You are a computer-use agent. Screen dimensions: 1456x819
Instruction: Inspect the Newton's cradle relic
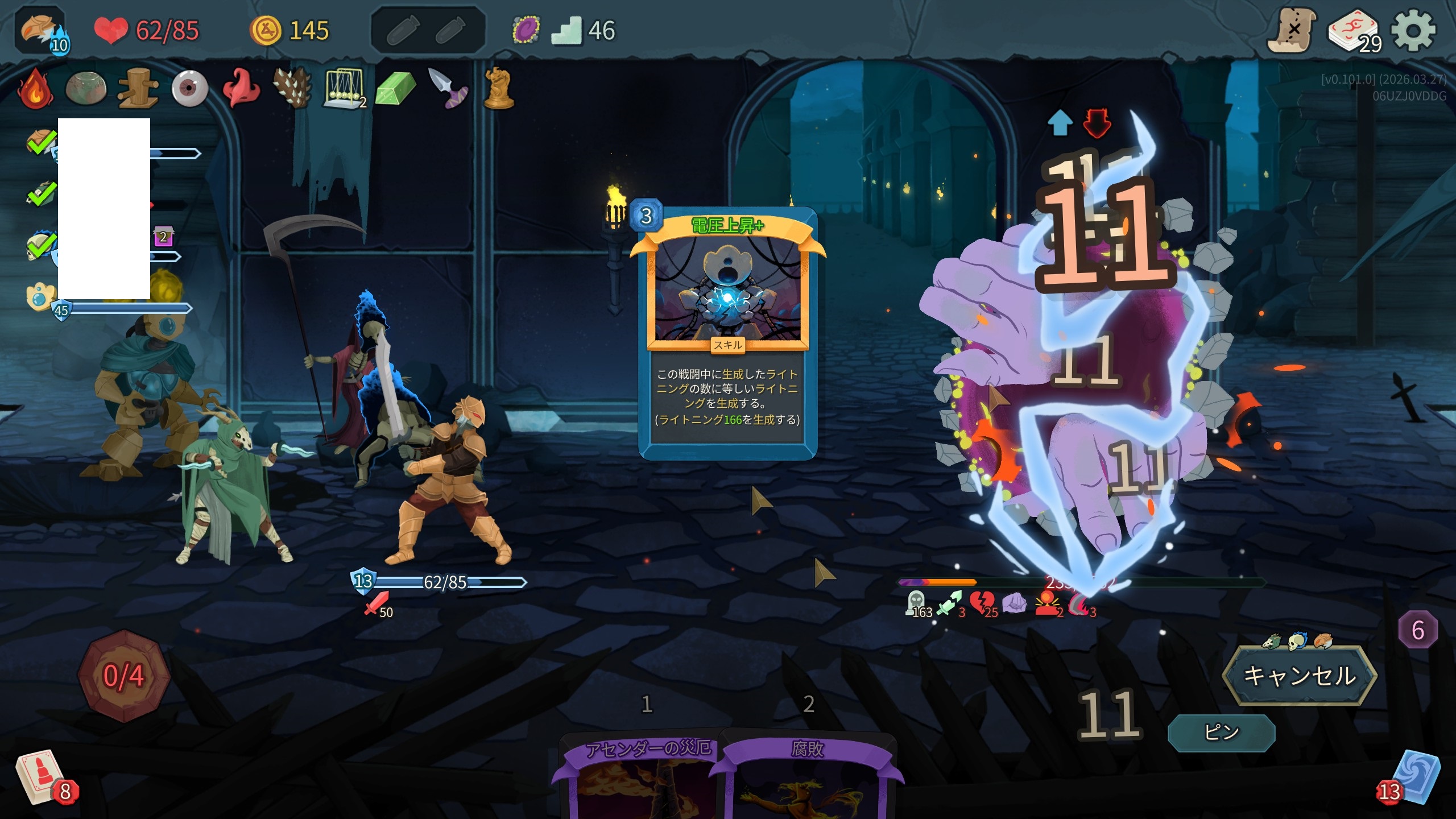pyautogui.click(x=344, y=89)
